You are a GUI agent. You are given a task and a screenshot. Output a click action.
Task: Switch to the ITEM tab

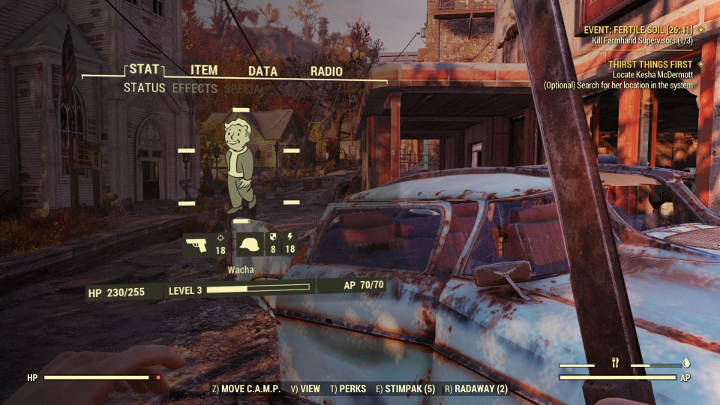pos(205,71)
